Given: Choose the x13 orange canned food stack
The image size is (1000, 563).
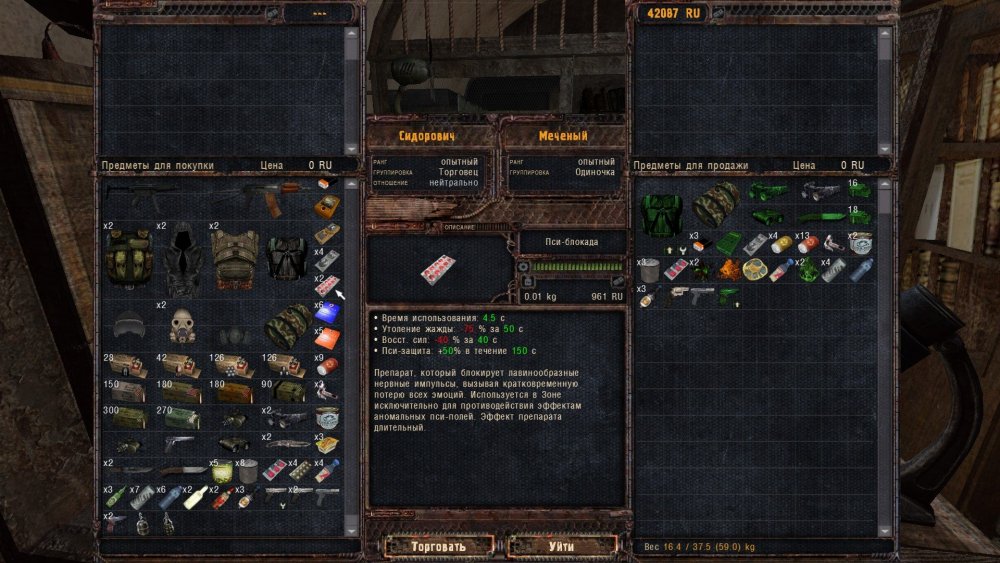Looking at the screenshot, I should [809, 244].
